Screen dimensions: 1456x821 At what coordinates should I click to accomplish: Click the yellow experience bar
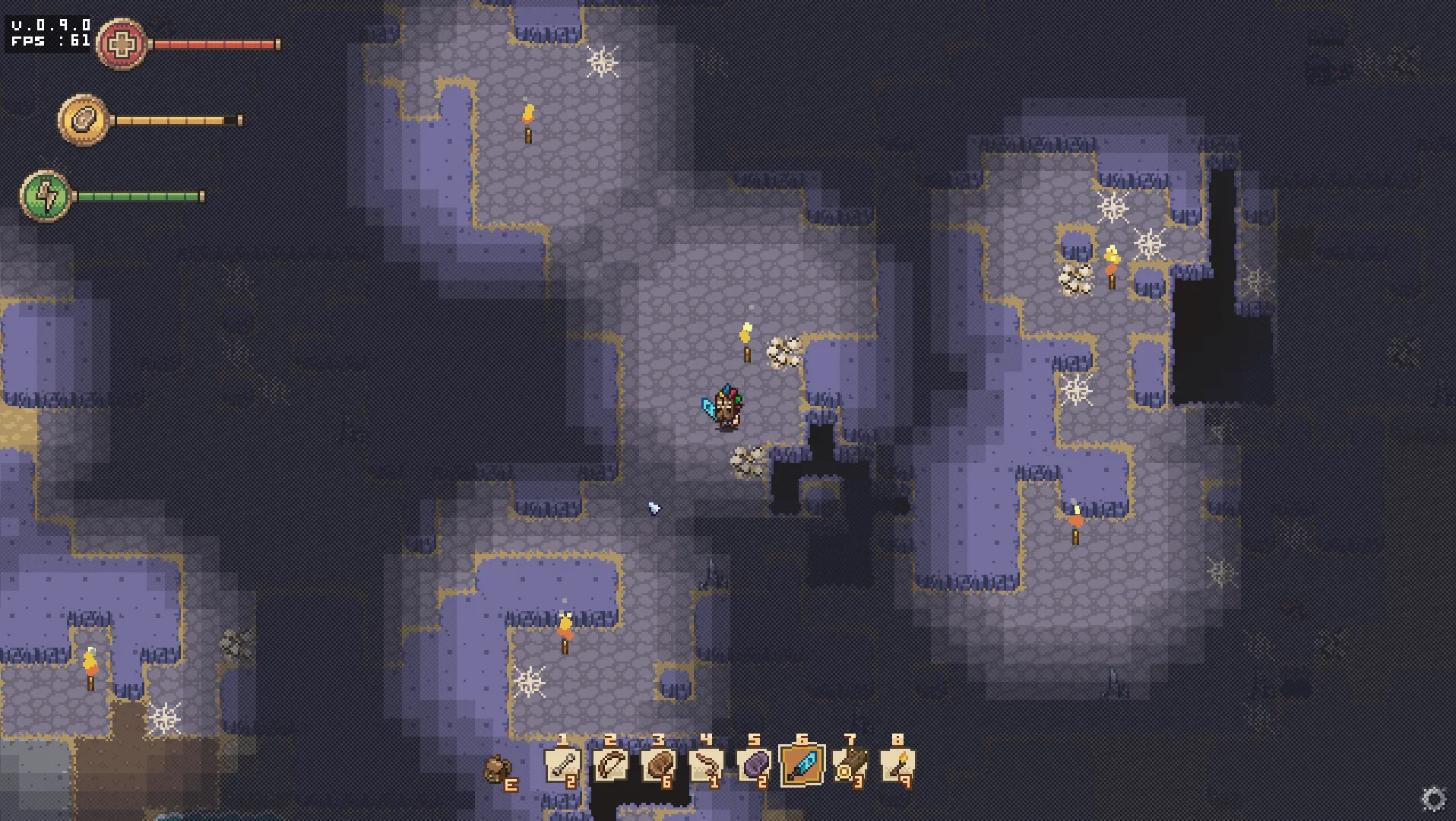pos(175,118)
